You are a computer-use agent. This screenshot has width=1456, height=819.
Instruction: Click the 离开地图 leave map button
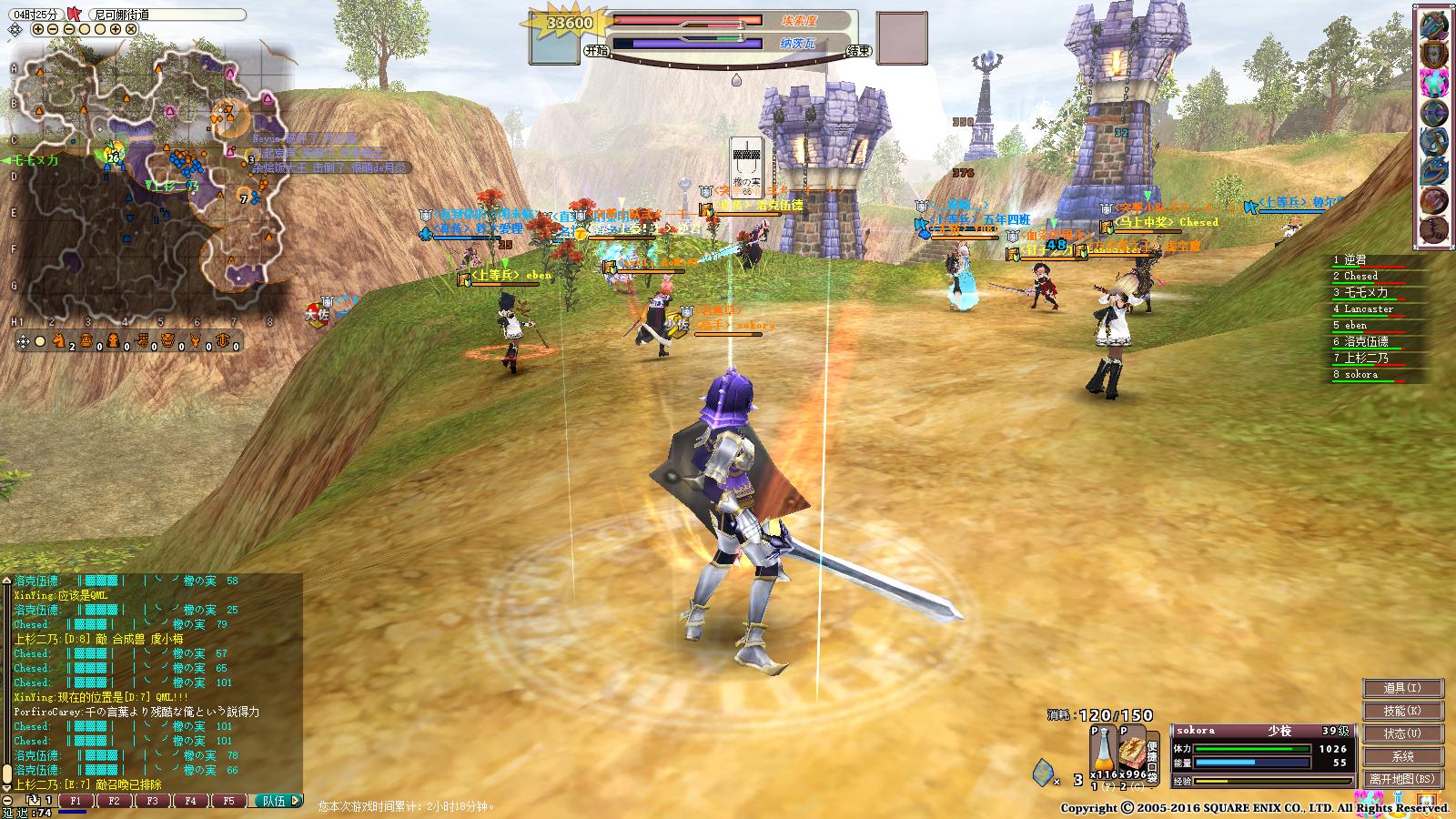click(1402, 779)
